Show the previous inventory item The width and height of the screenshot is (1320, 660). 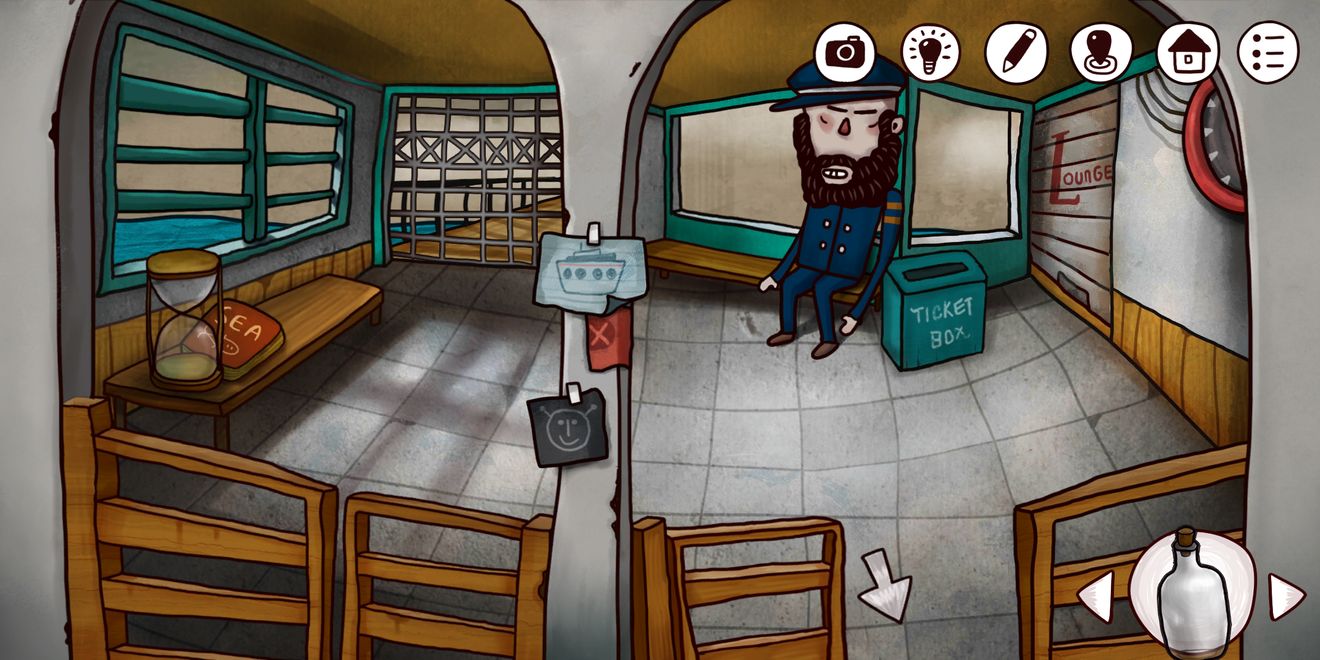(1096, 597)
